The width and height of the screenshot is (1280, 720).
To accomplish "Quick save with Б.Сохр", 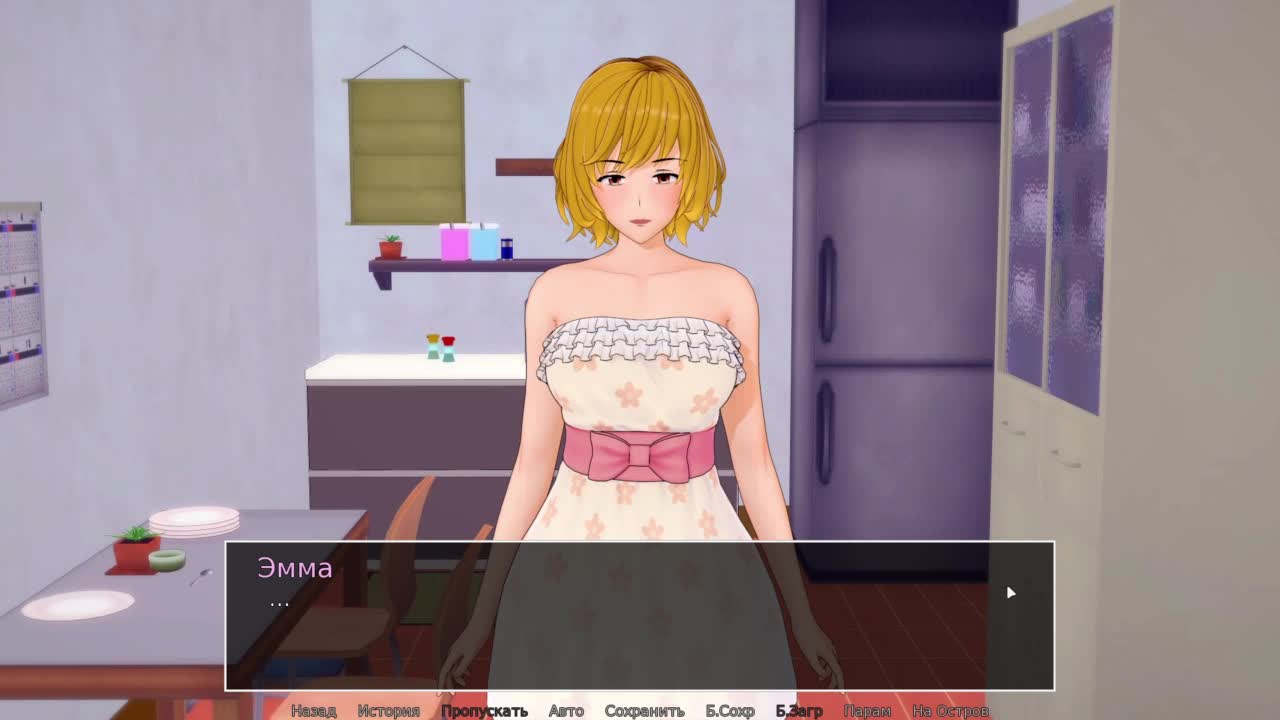I will 730,711.
